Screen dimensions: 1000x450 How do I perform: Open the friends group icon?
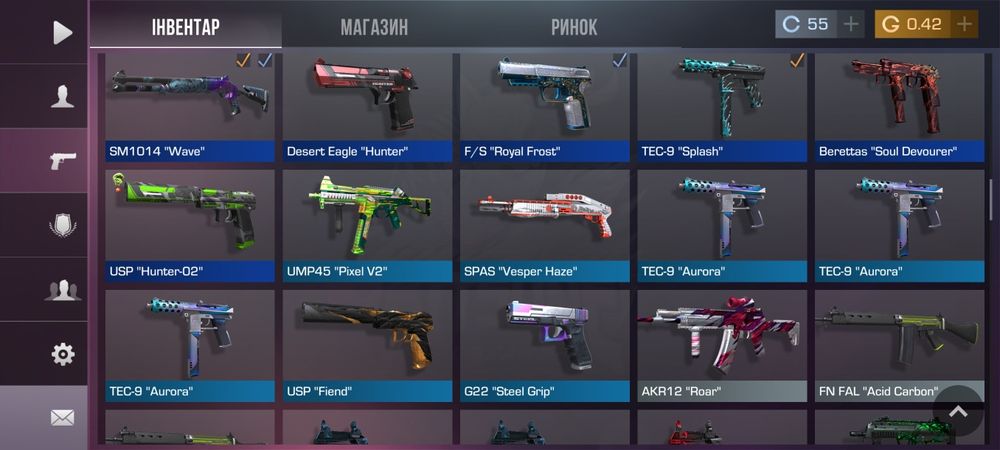[62, 290]
